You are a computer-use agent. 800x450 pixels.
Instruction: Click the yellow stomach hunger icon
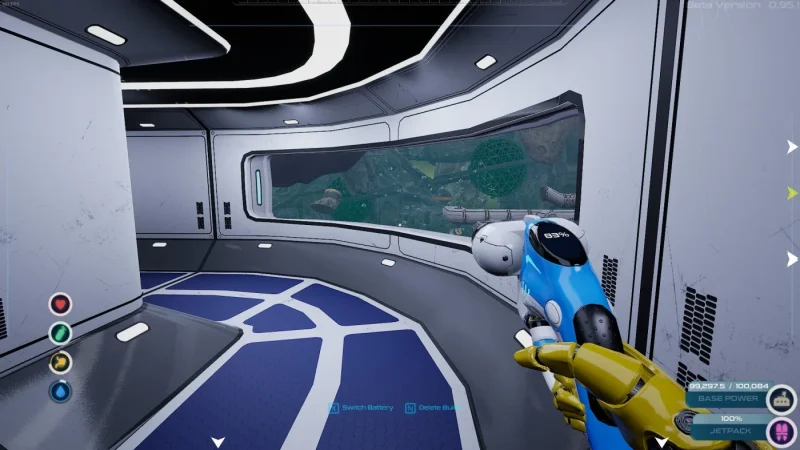point(60,362)
